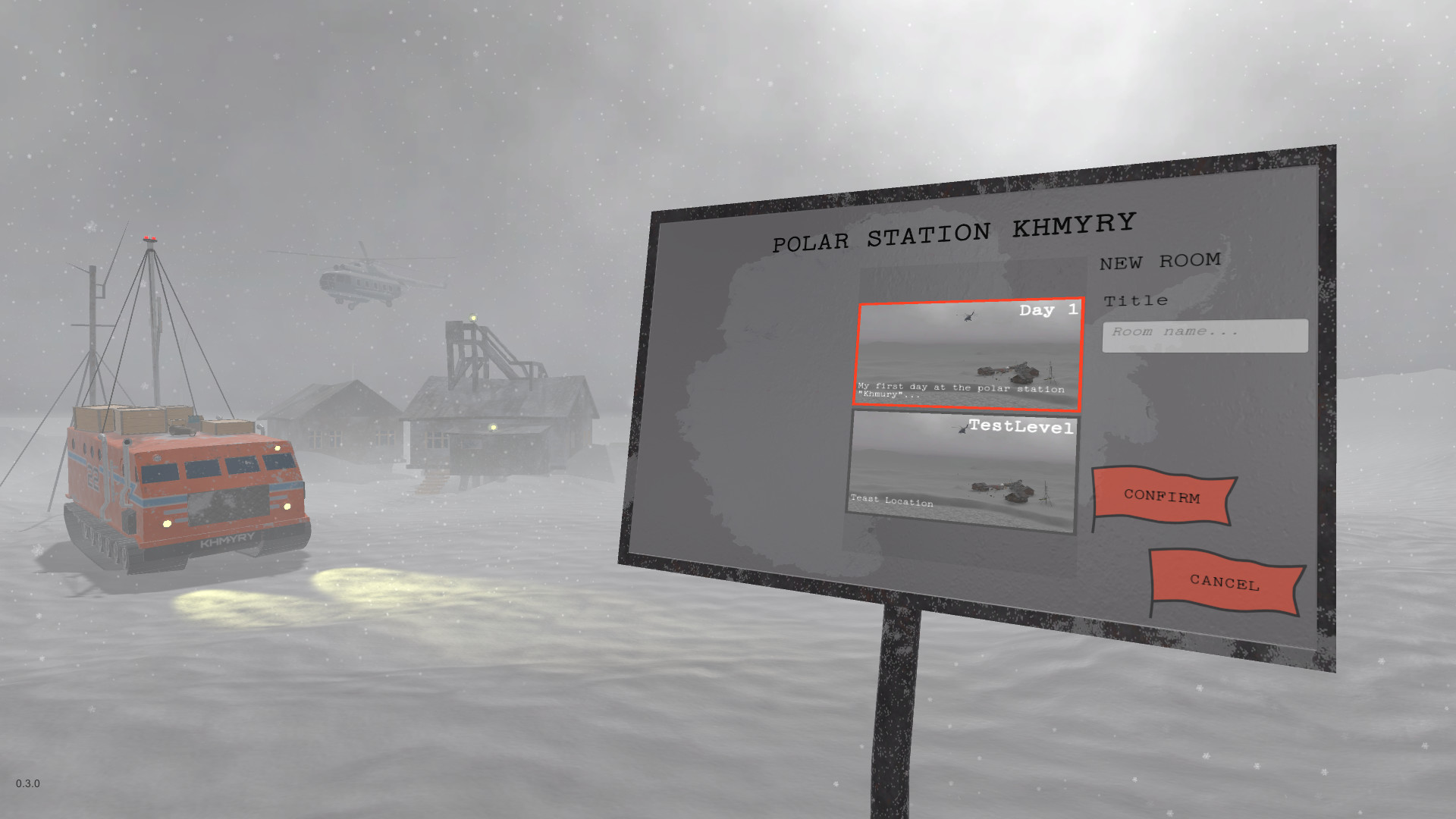Viewport: 1456px width, 819px height.
Task: Click the CANCEL flag button
Action: [x=1223, y=582]
